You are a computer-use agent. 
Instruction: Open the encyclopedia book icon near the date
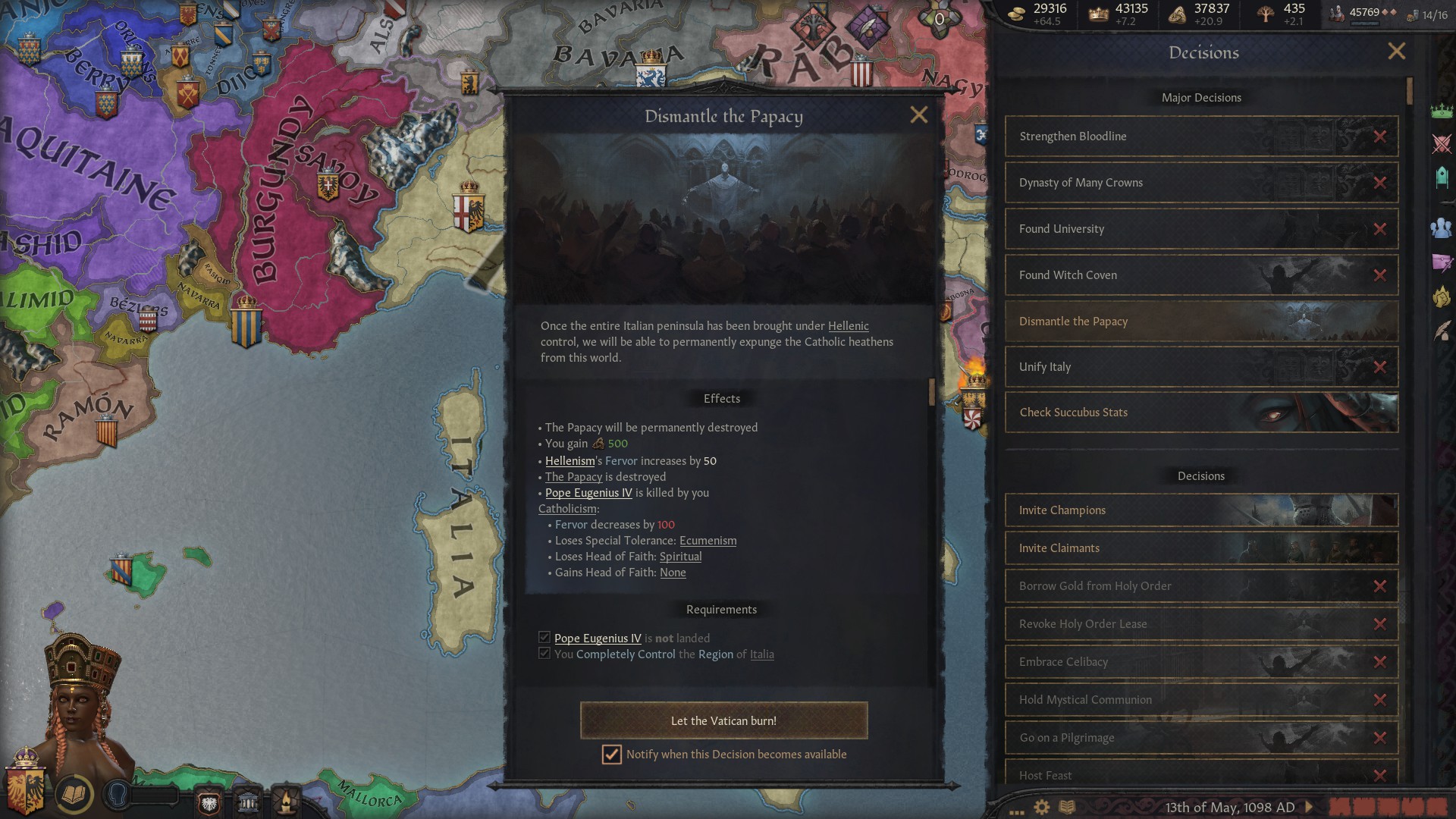[1066, 806]
